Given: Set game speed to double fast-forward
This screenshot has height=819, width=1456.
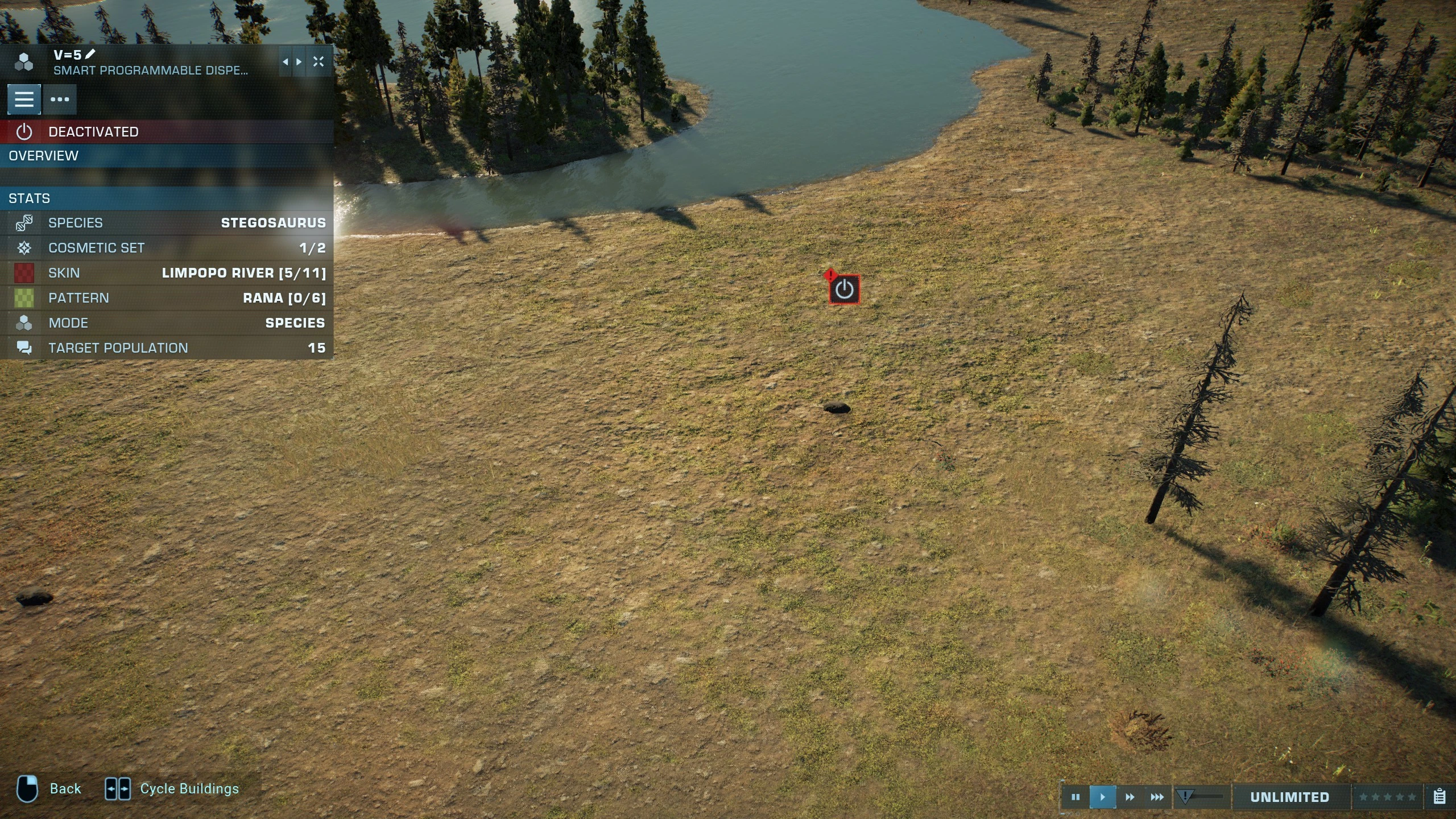Looking at the screenshot, I should coord(1130,797).
